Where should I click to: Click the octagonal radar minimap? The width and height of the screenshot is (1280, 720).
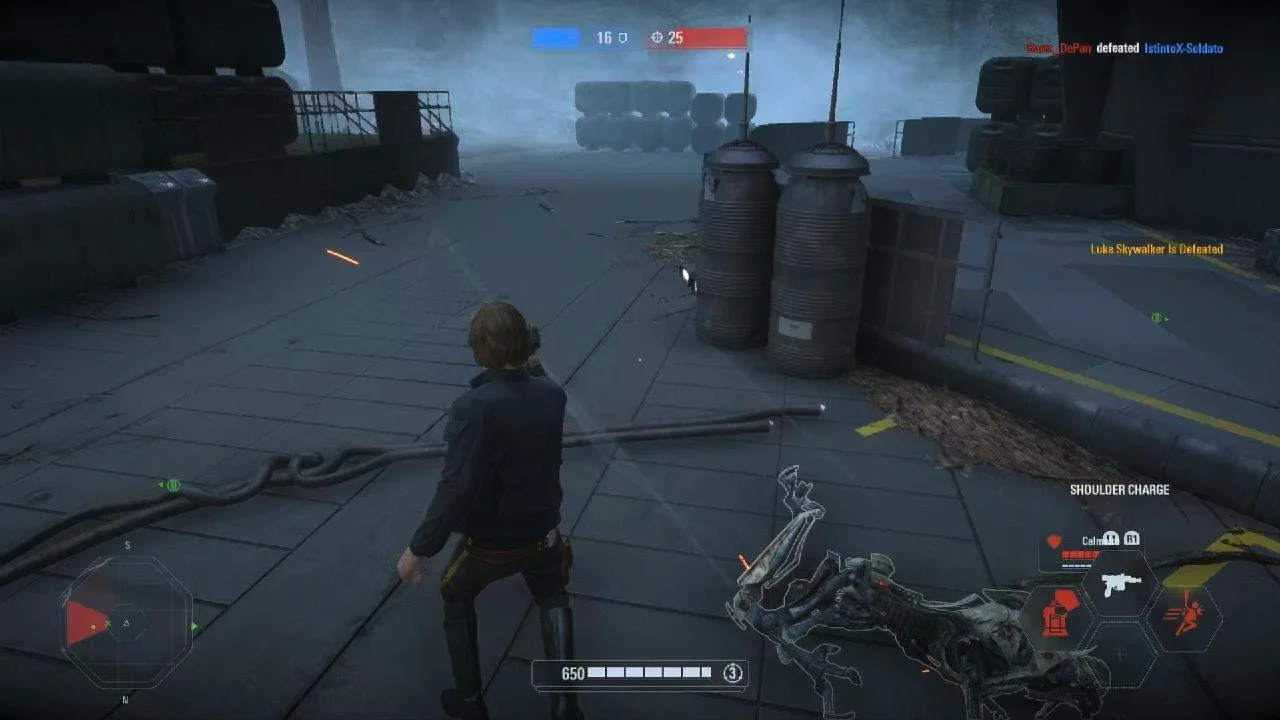[126, 623]
